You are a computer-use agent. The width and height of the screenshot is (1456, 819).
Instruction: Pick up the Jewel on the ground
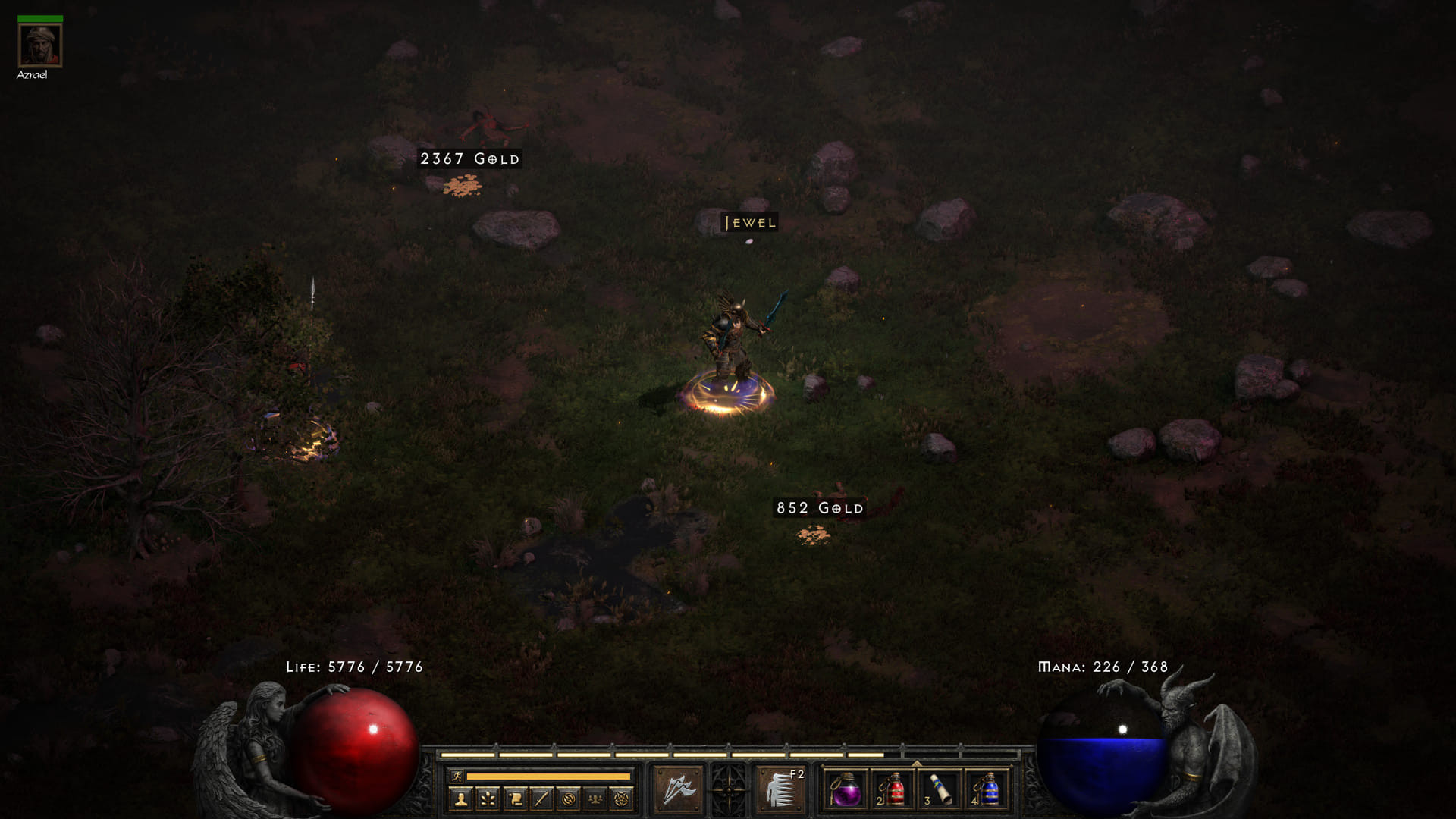(x=748, y=241)
